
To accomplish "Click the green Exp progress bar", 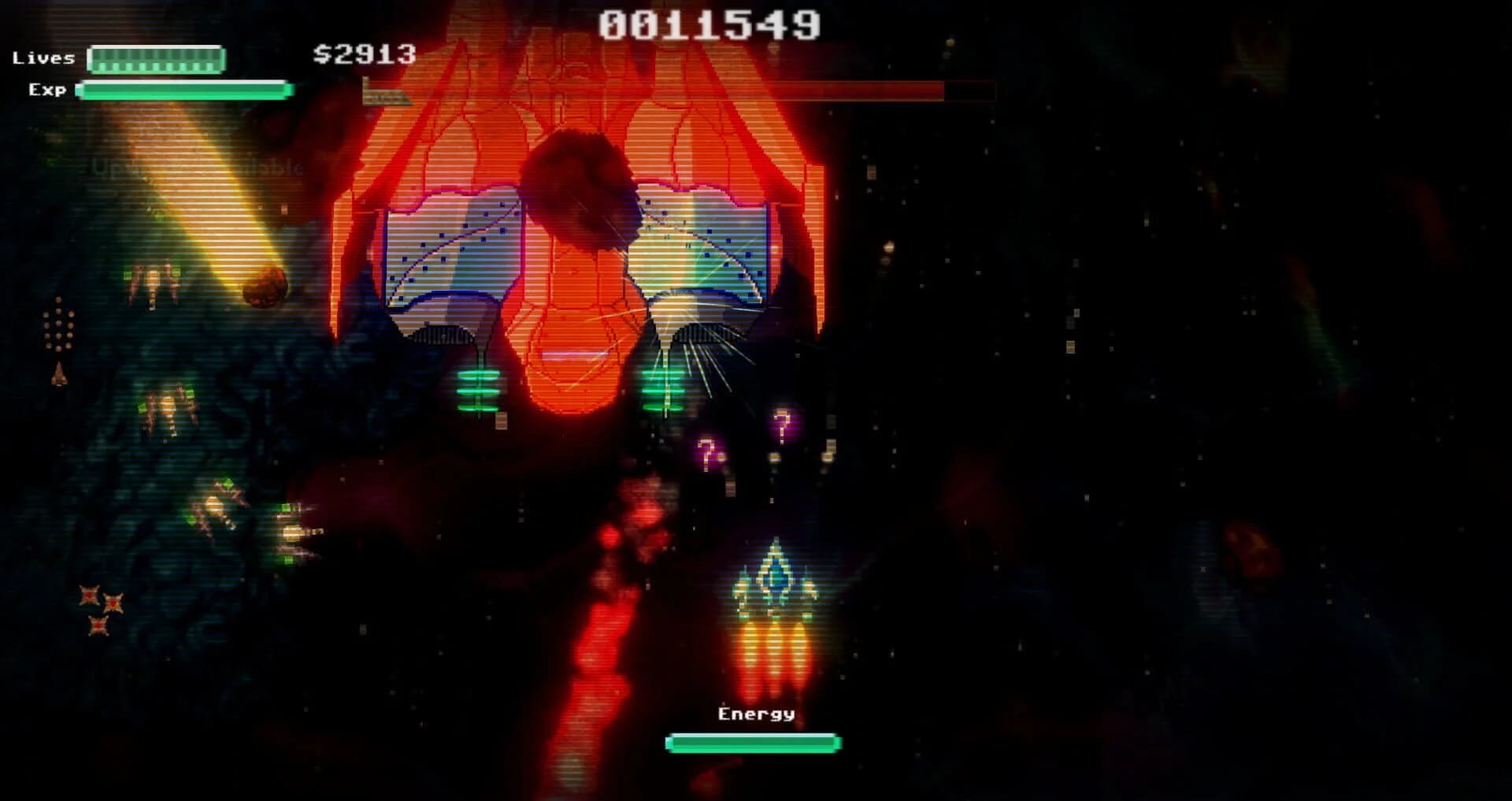I will click(180, 91).
